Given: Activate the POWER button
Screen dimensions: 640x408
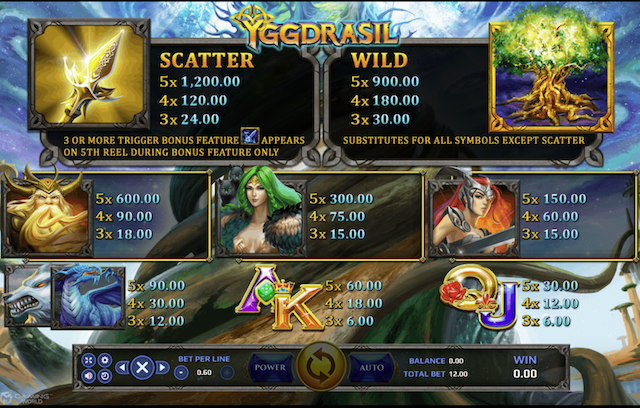Looking at the screenshot, I should [269, 368].
